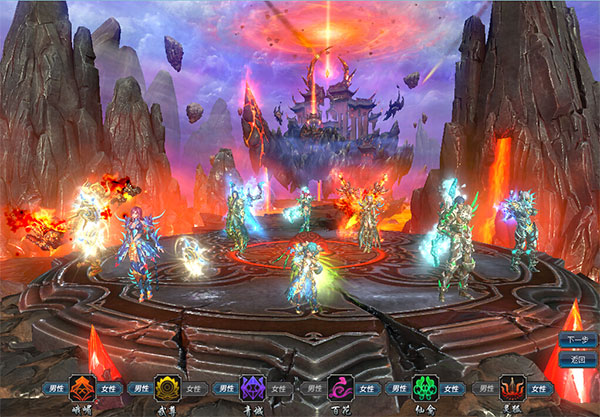Go back with the 返回 button
The image size is (600, 417).
[x=577, y=359]
